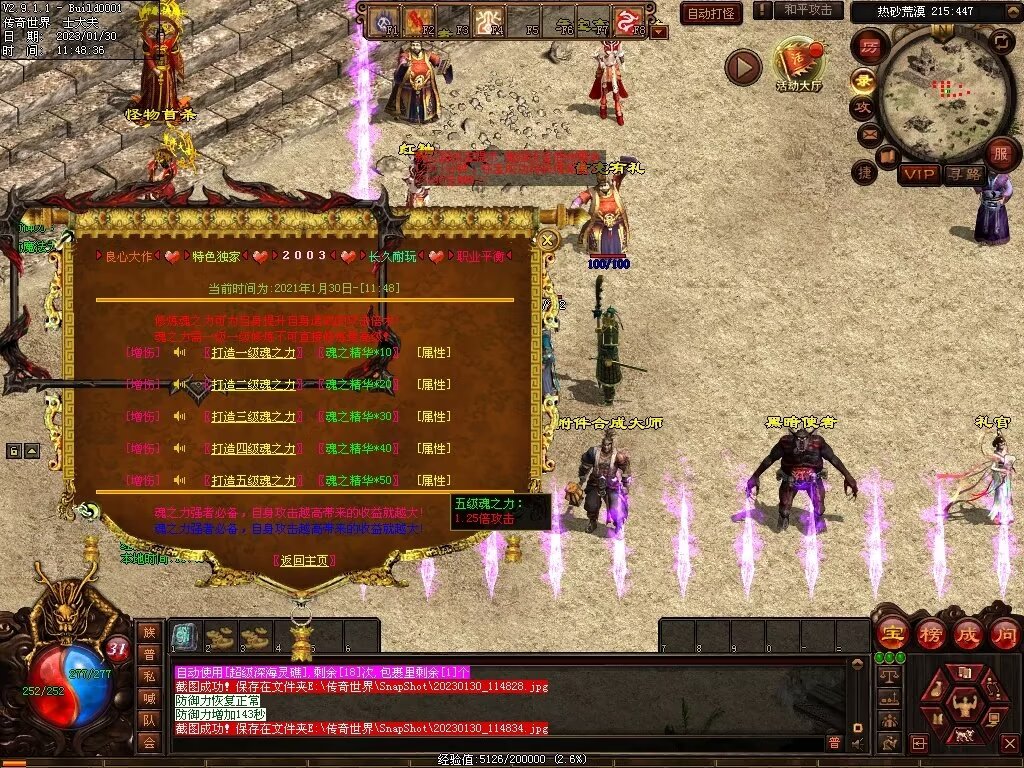Choose 打造一级魂之力 option

coord(253,353)
